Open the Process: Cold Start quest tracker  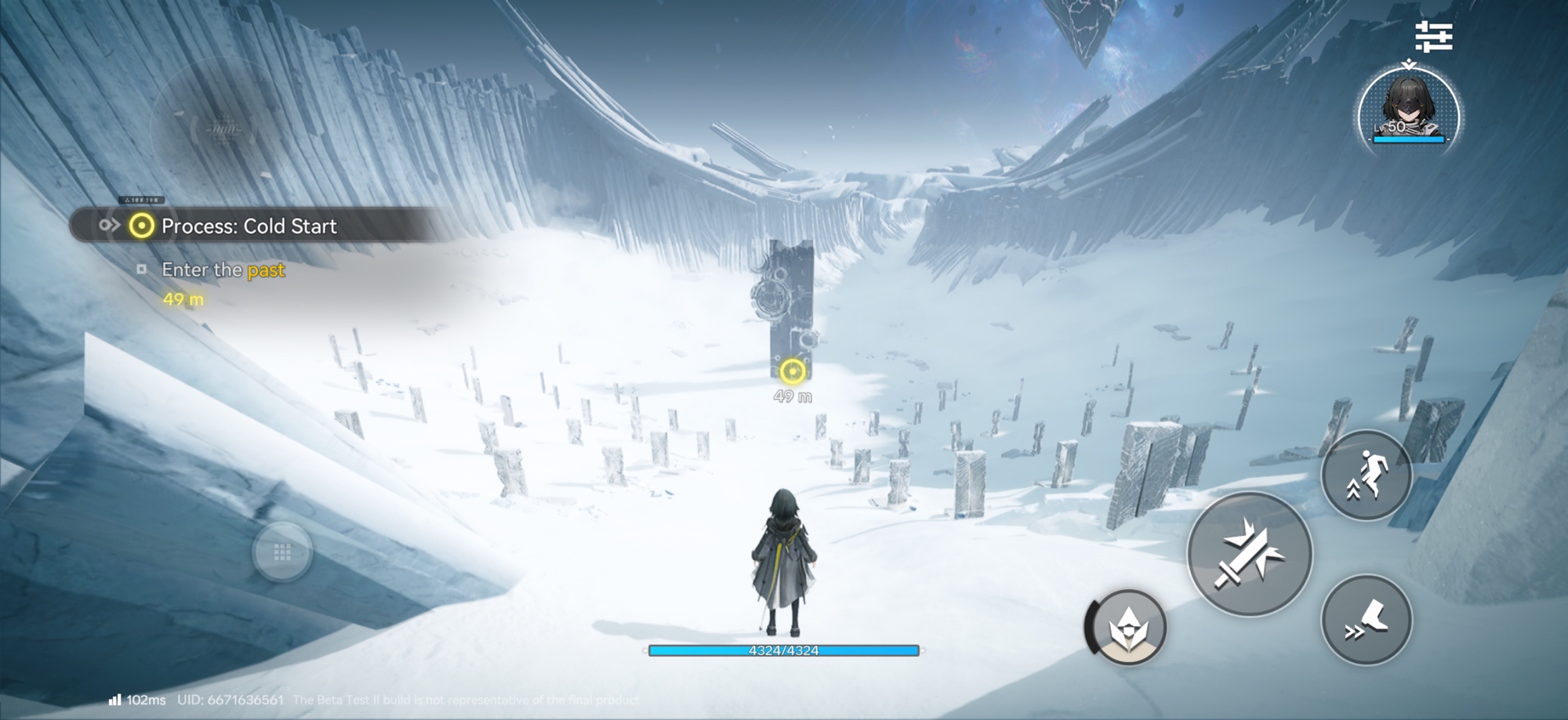[x=249, y=226]
